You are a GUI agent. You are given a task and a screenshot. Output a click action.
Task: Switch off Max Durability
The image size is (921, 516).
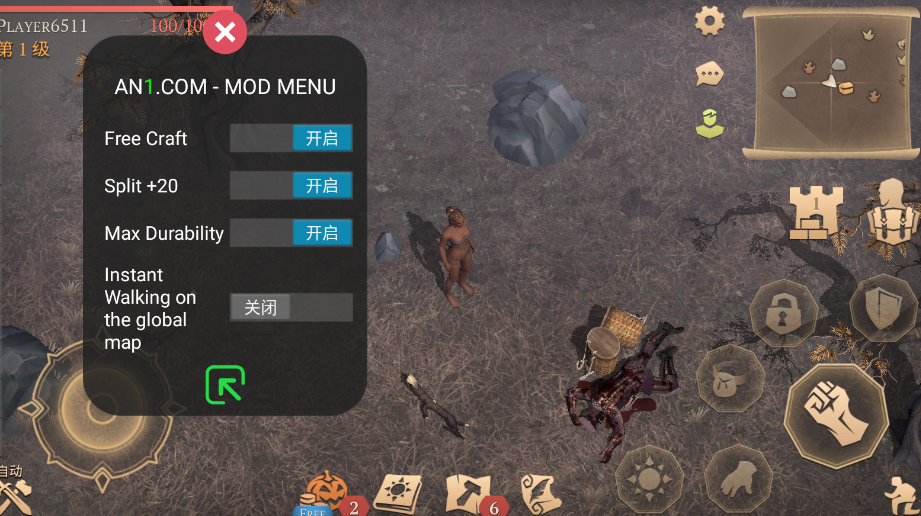tap(291, 233)
